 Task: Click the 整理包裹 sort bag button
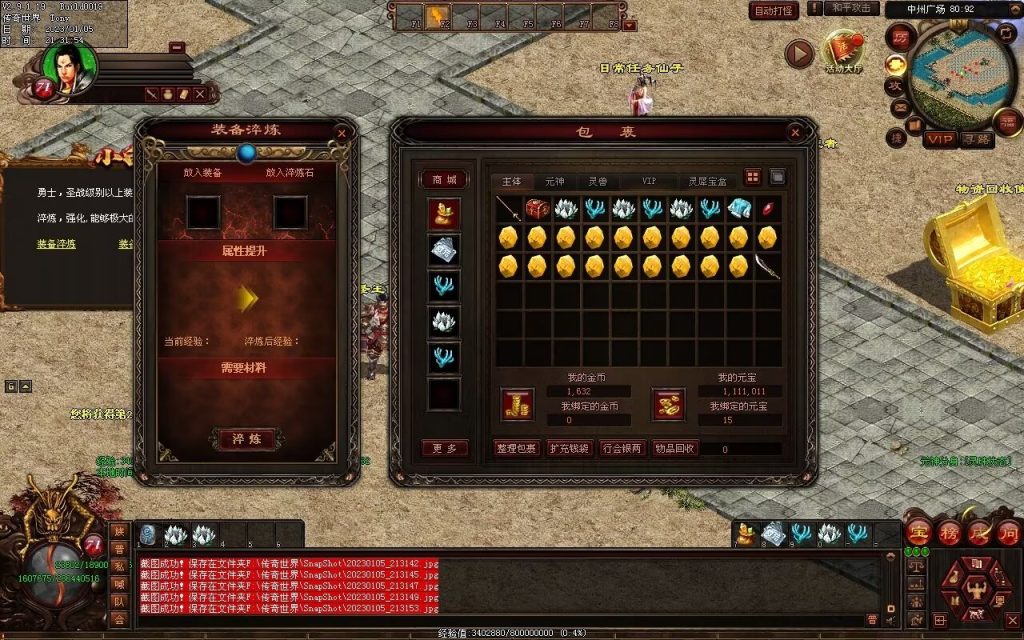[517, 448]
